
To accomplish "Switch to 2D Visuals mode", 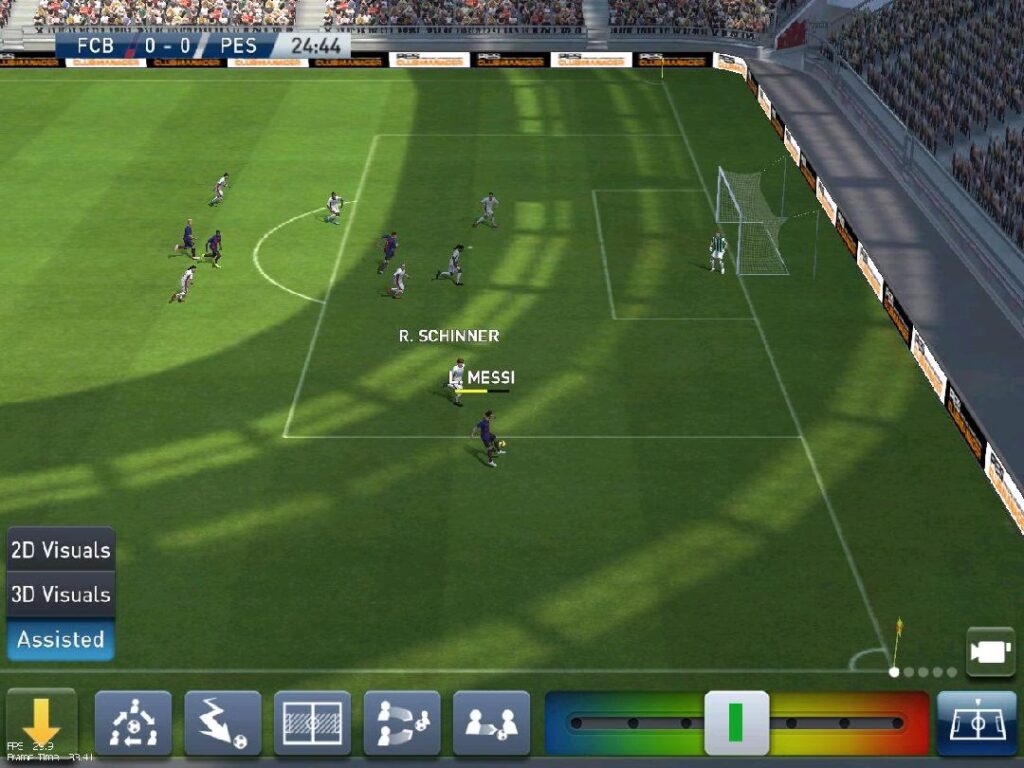I will coord(60,550).
